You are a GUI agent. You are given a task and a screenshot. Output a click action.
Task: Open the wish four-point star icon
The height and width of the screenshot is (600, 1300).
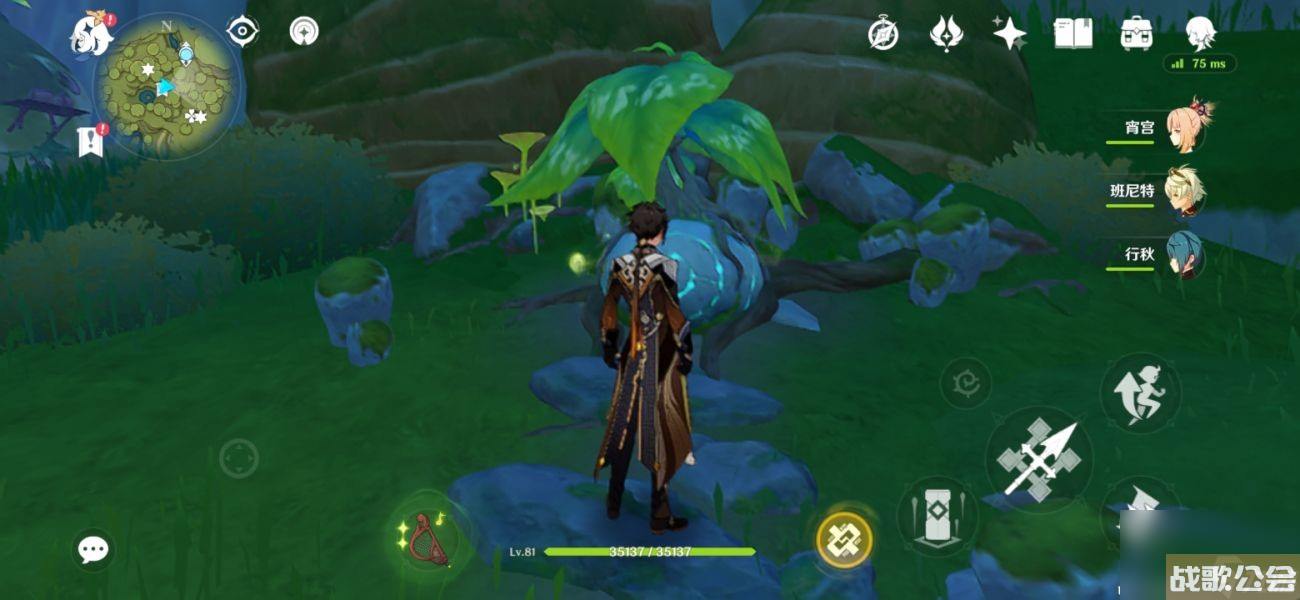click(1009, 34)
